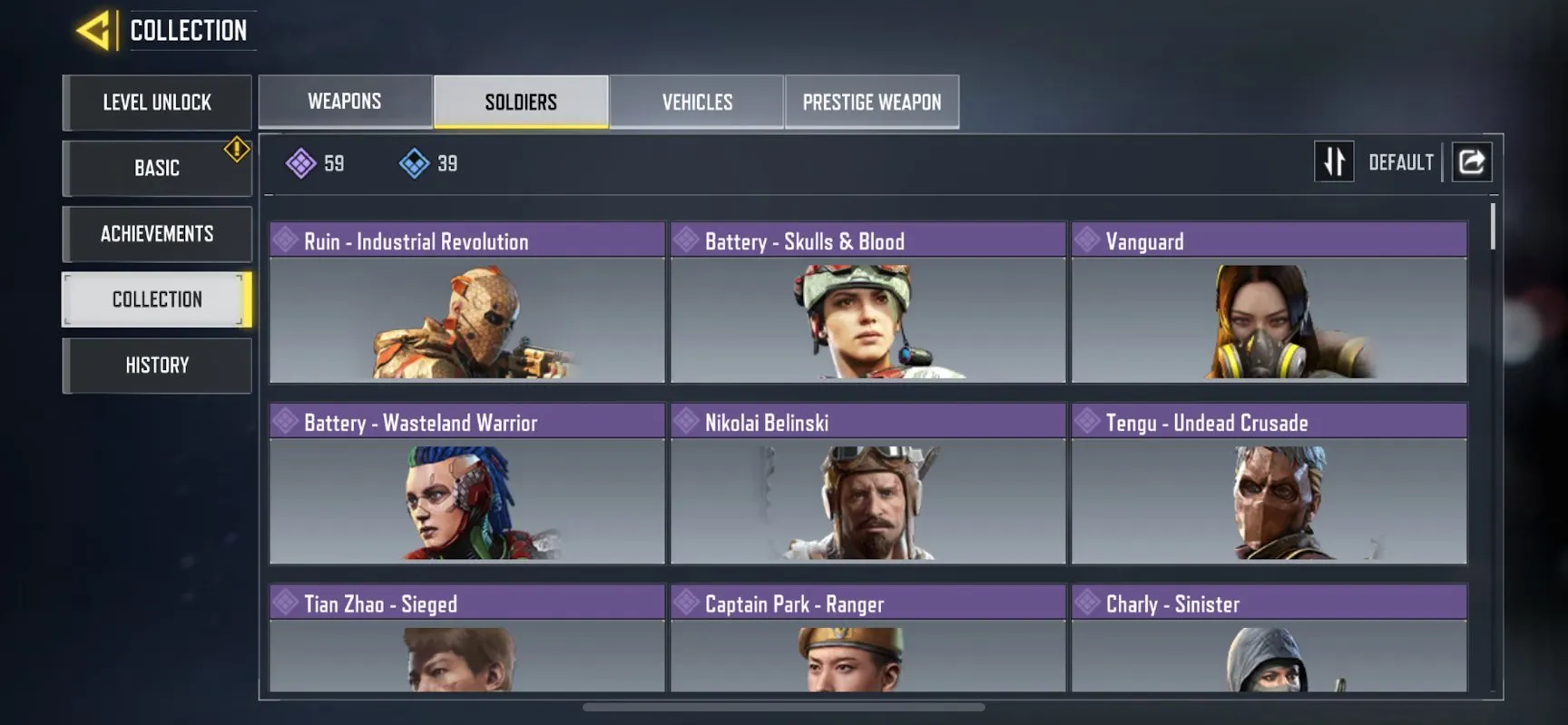Select the Vanguard soldier card

[x=1268, y=318]
